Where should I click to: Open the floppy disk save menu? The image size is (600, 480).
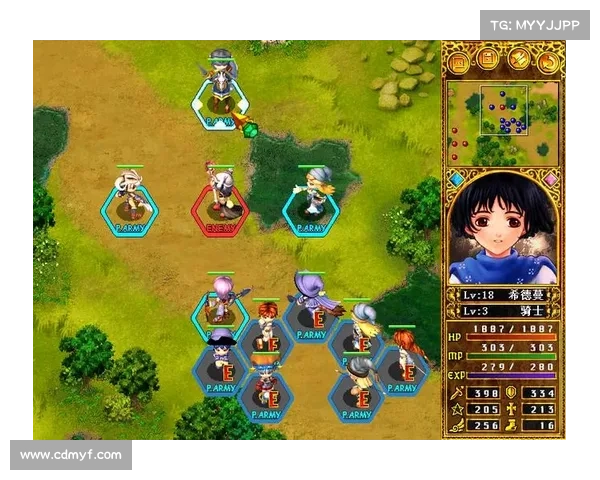tap(488, 63)
